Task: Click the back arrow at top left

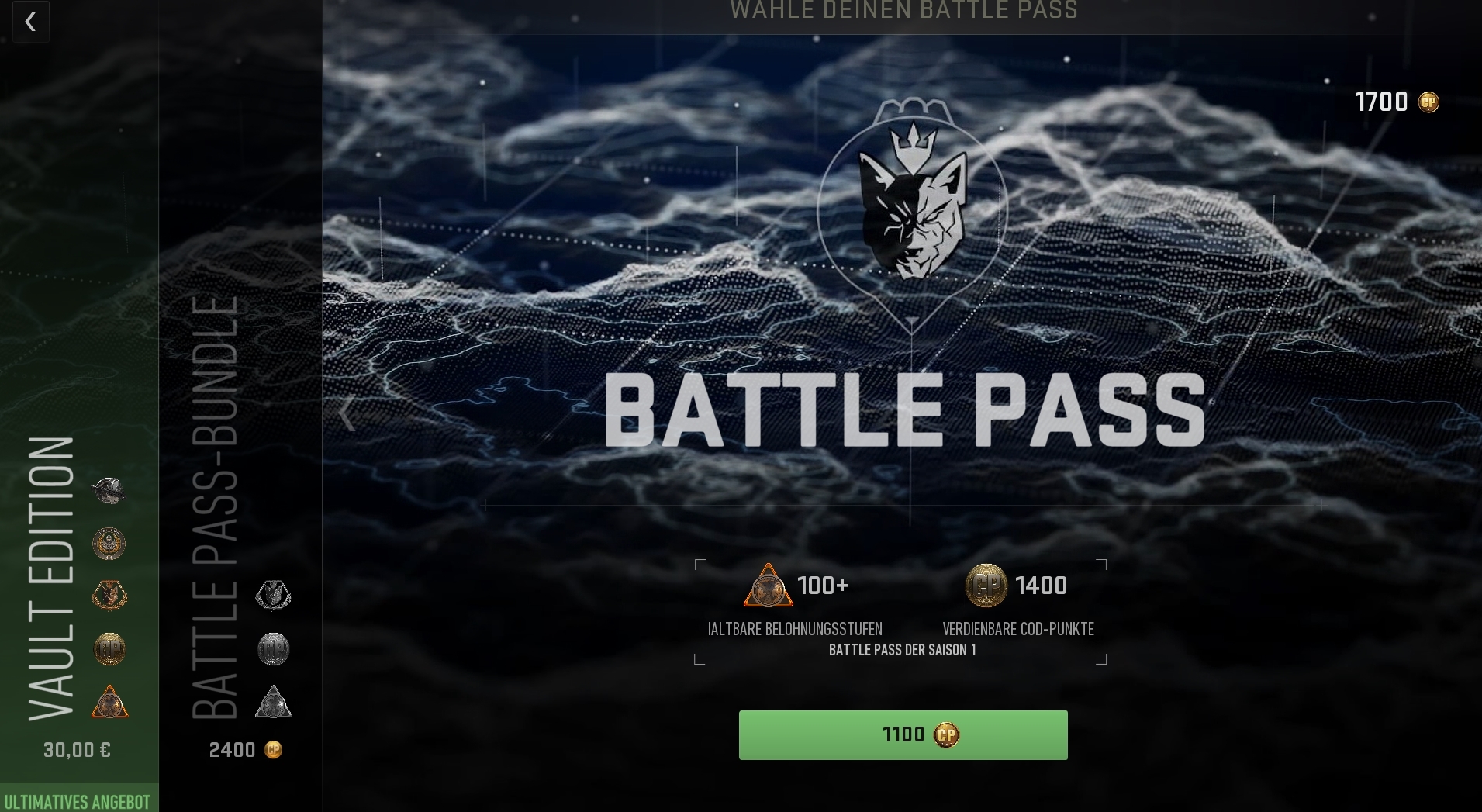Action: point(30,22)
